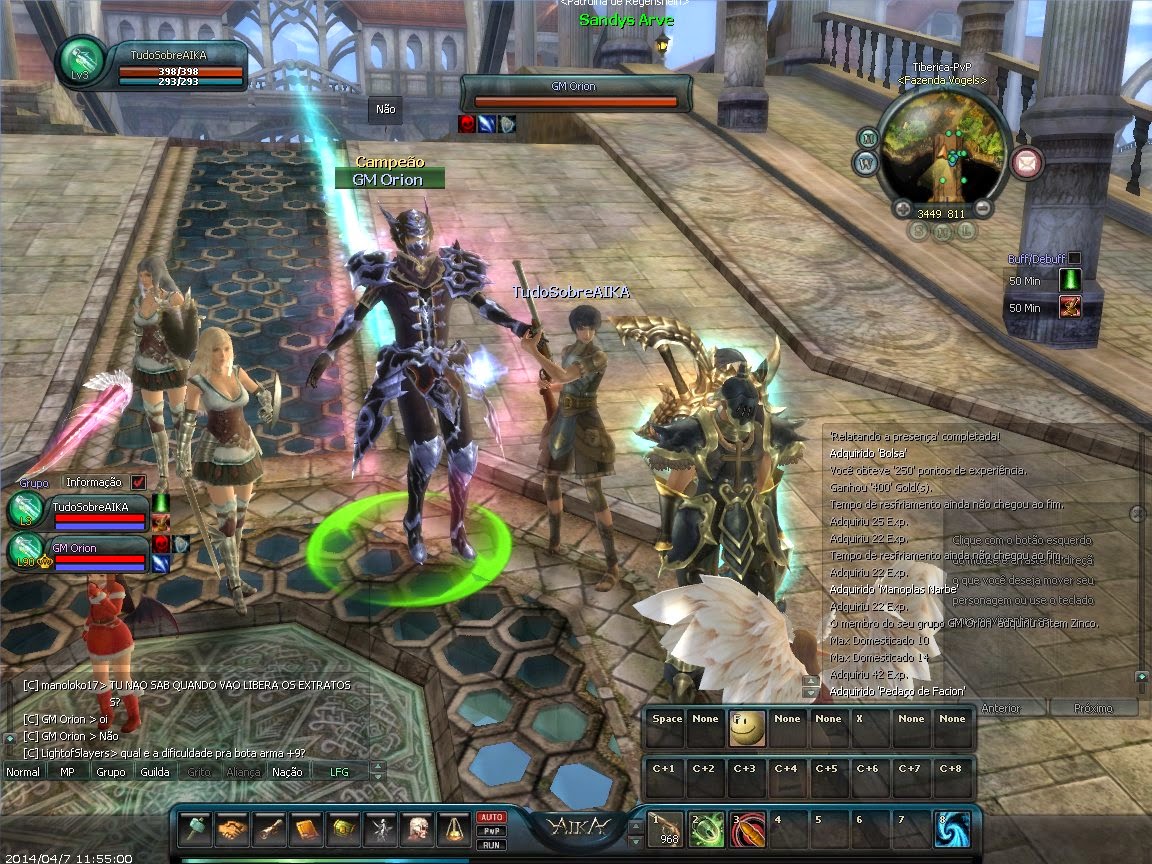The width and height of the screenshot is (1152, 864).
Task: Switch chat to the Grupo channel
Action: (111, 772)
